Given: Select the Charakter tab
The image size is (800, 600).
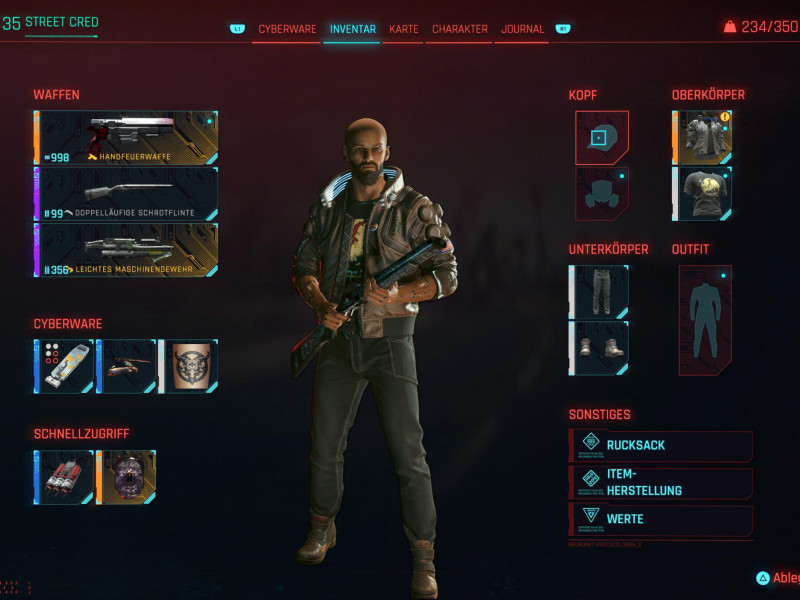Looking at the screenshot, I should 460,29.
